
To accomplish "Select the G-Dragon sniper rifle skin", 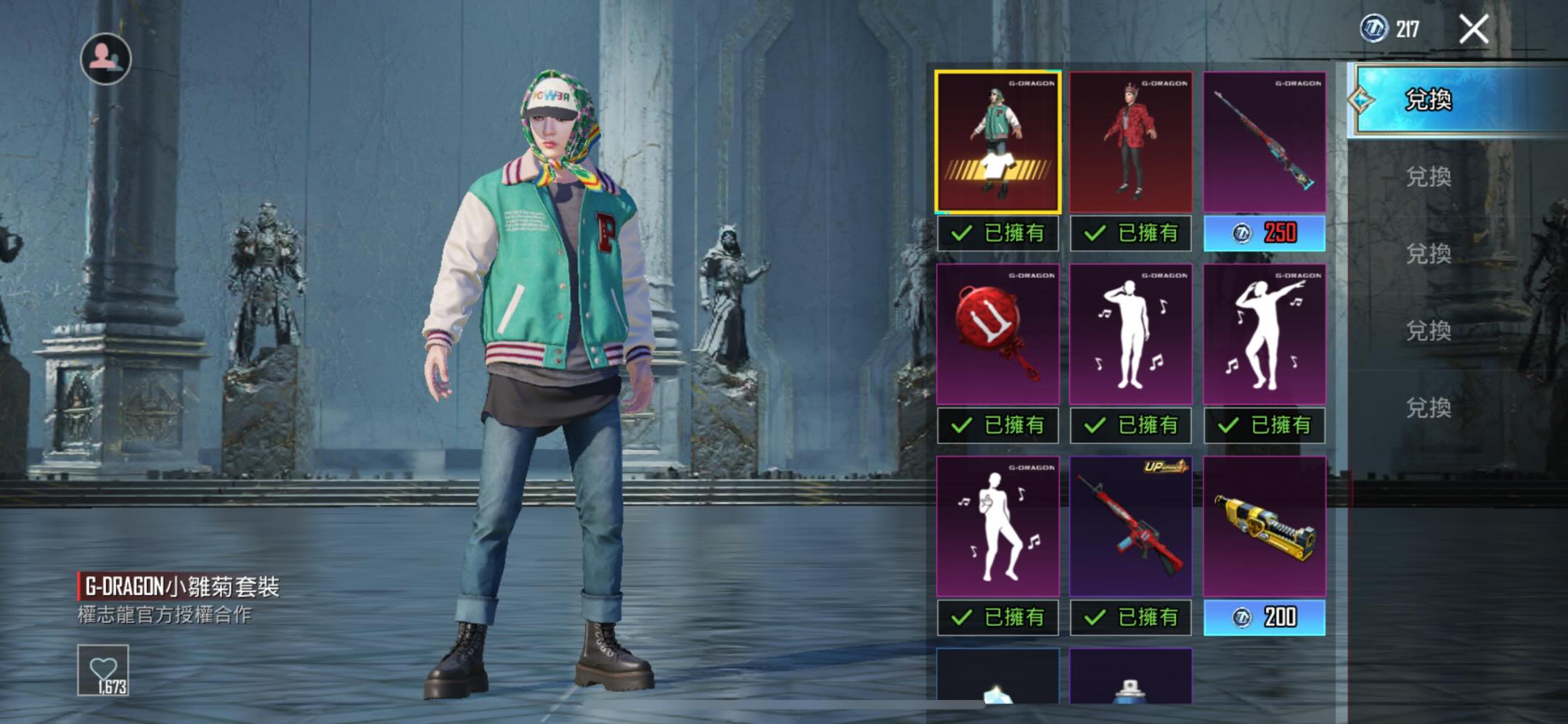I will [1265, 142].
